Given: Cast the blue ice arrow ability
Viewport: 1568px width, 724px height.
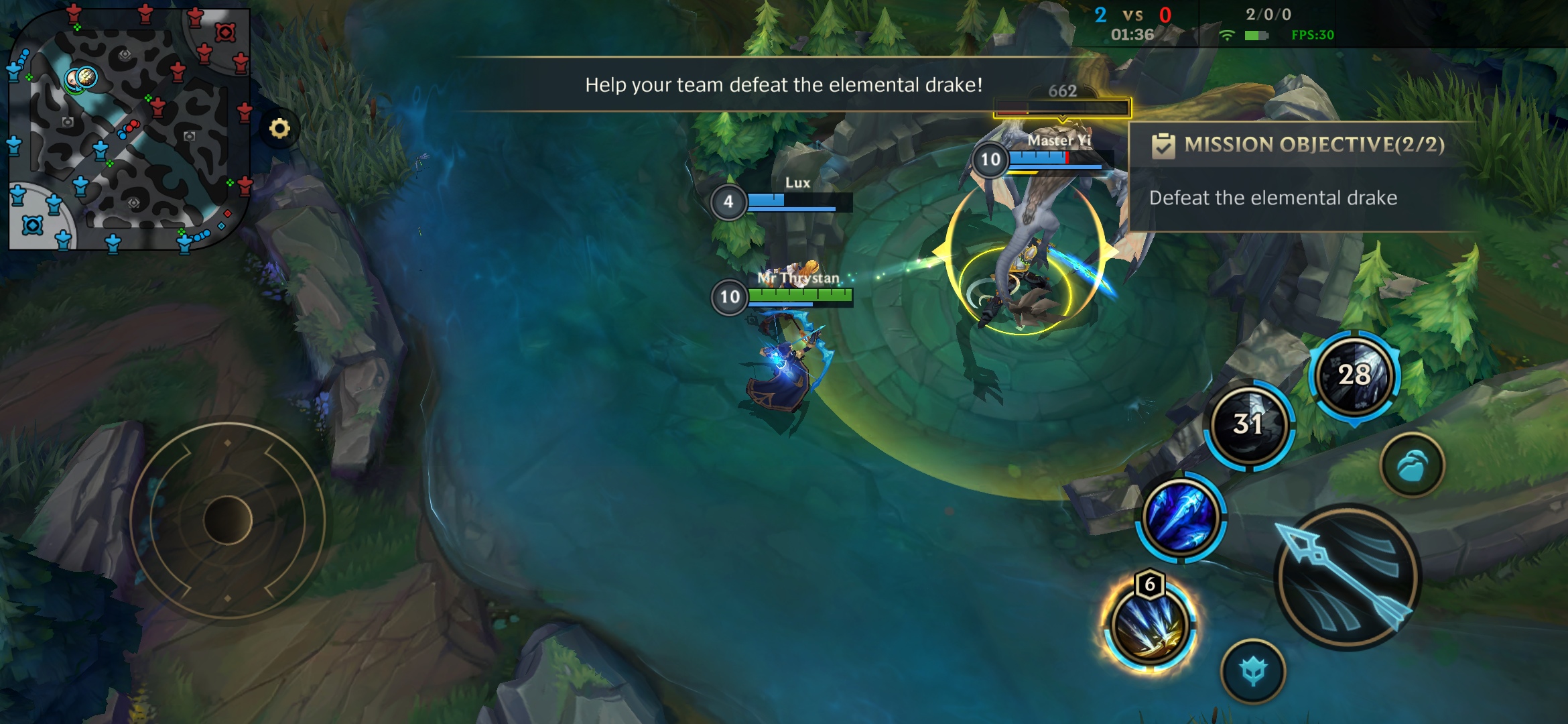Looking at the screenshot, I should 1181,518.
